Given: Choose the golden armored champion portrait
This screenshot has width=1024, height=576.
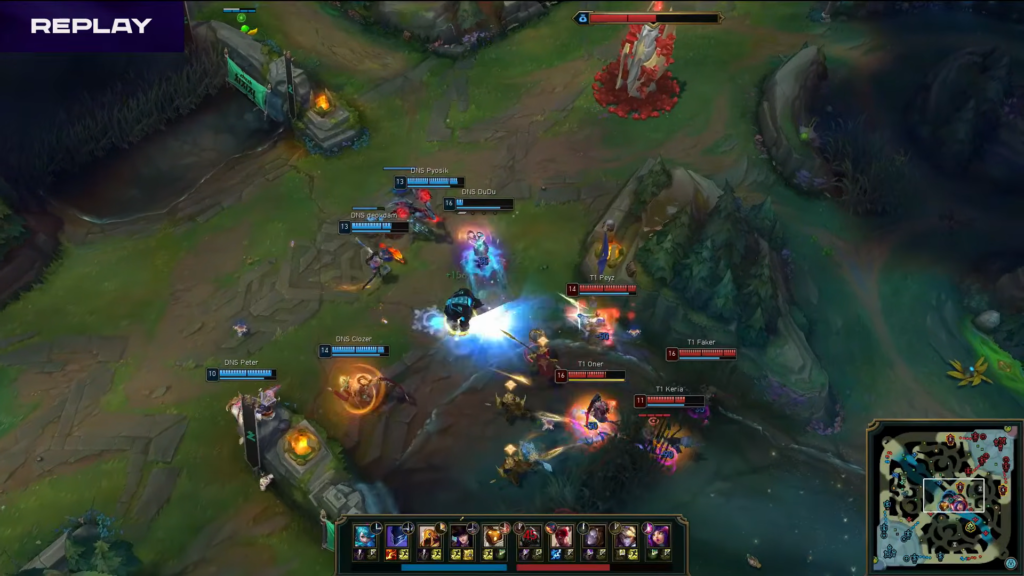Looking at the screenshot, I should (430, 537).
